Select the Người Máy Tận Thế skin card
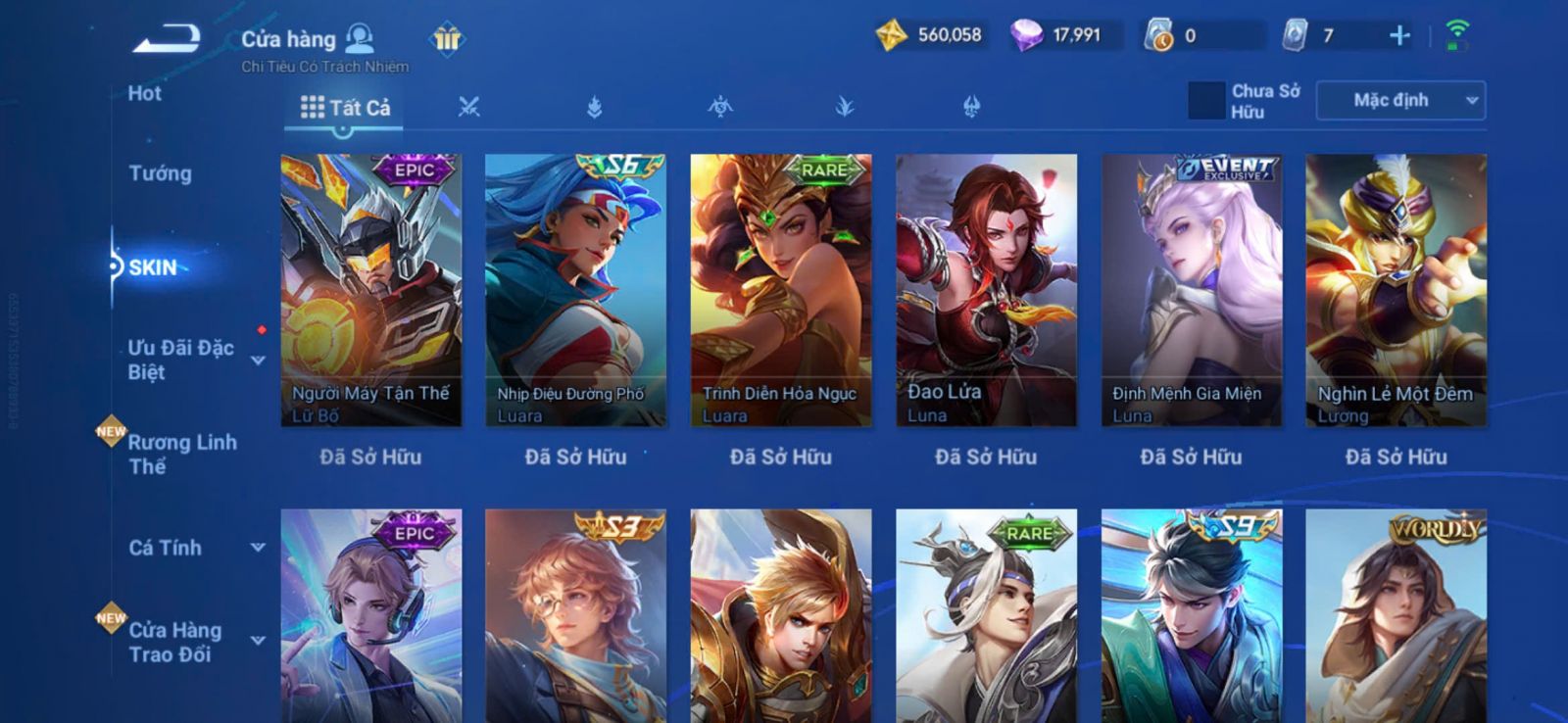 370,290
